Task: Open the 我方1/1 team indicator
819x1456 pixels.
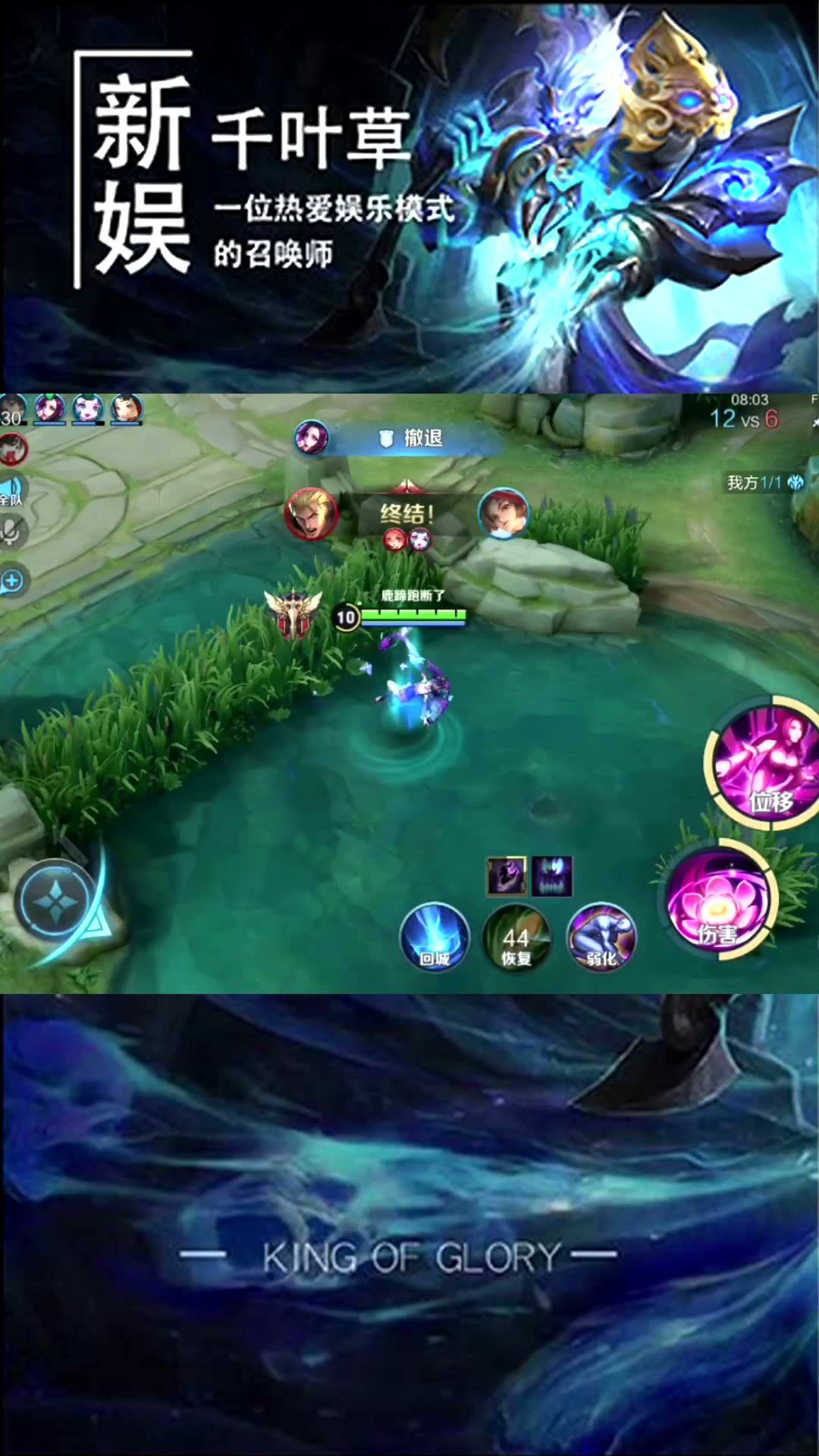Action: pyautogui.click(x=764, y=482)
